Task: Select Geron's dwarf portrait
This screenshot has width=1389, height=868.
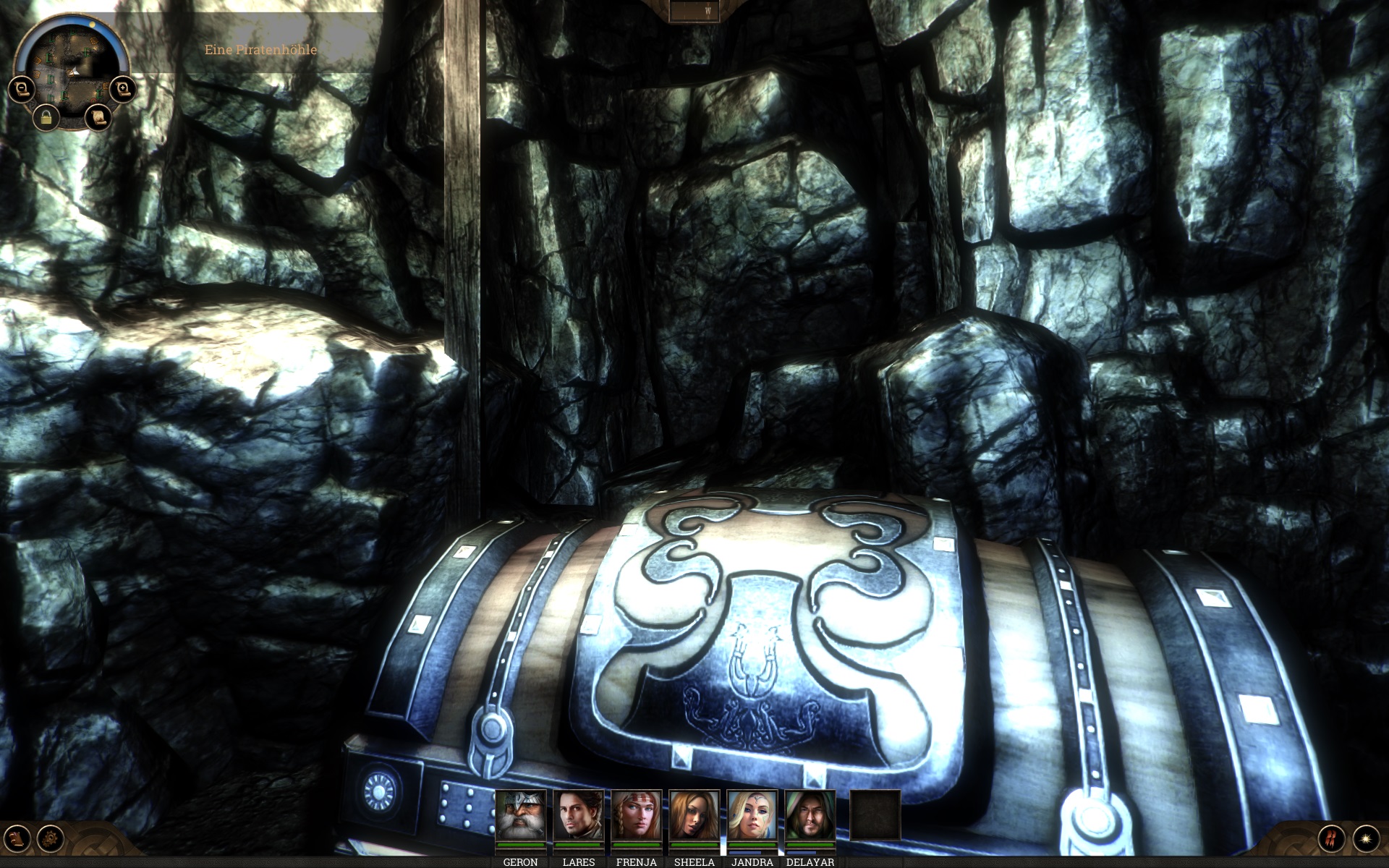Action: pyautogui.click(x=521, y=815)
